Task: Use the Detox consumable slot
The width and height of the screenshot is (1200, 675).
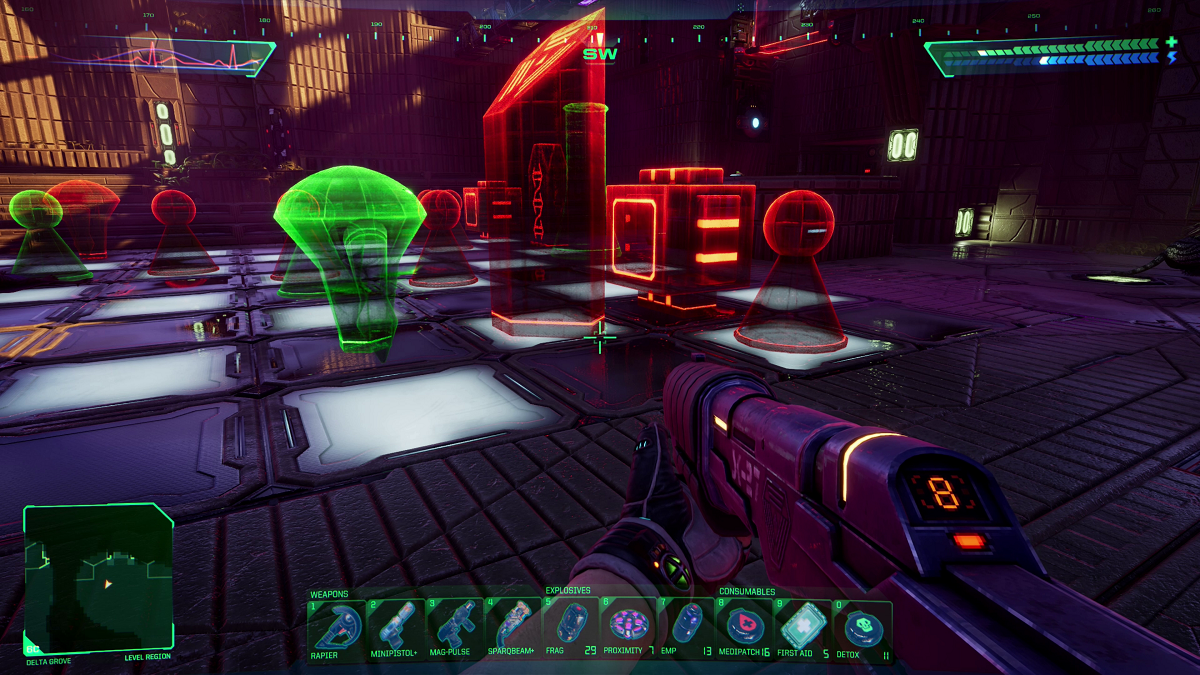Action: click(862, 628)
